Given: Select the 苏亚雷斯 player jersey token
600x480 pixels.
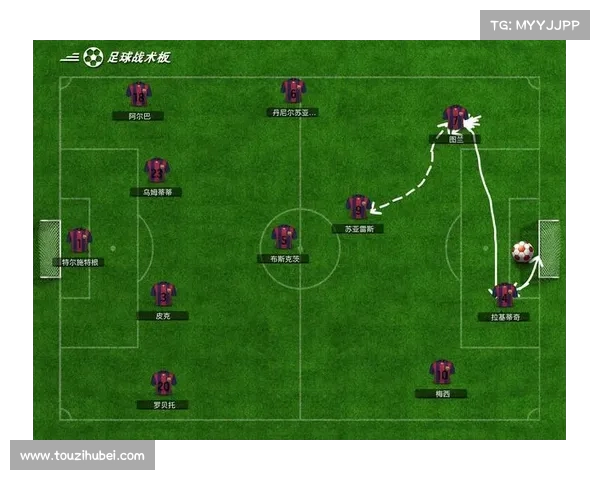Looking at the screenshot, I should click(x=358, y=207).
